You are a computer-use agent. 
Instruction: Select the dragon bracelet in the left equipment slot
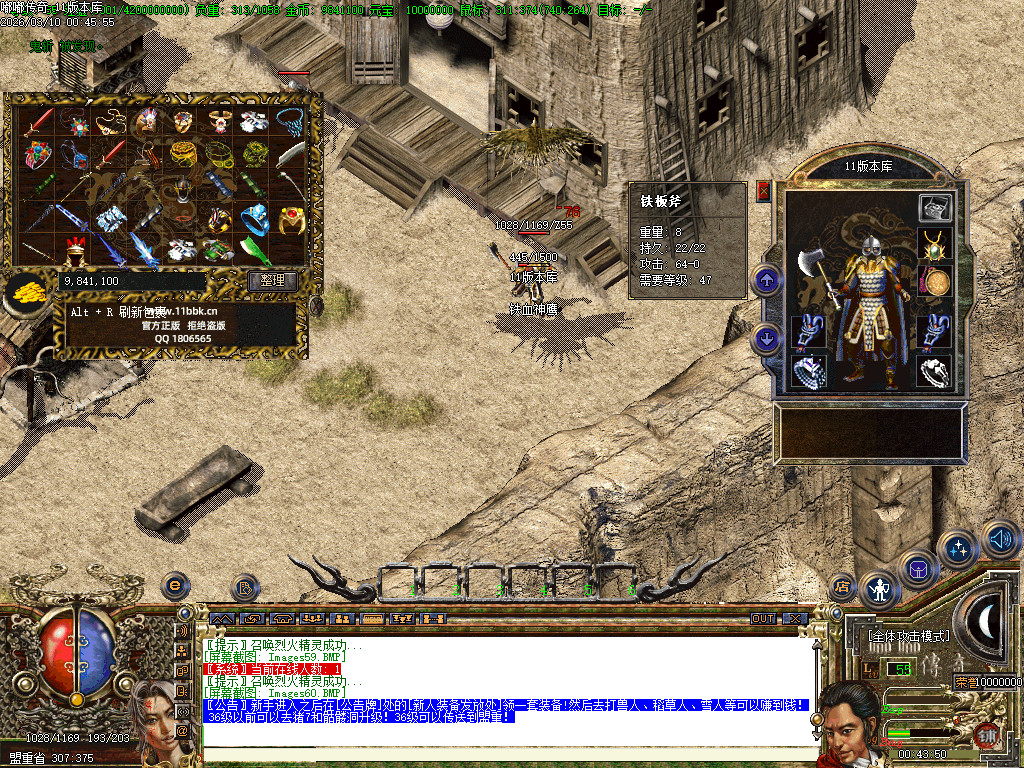(808, 331)
